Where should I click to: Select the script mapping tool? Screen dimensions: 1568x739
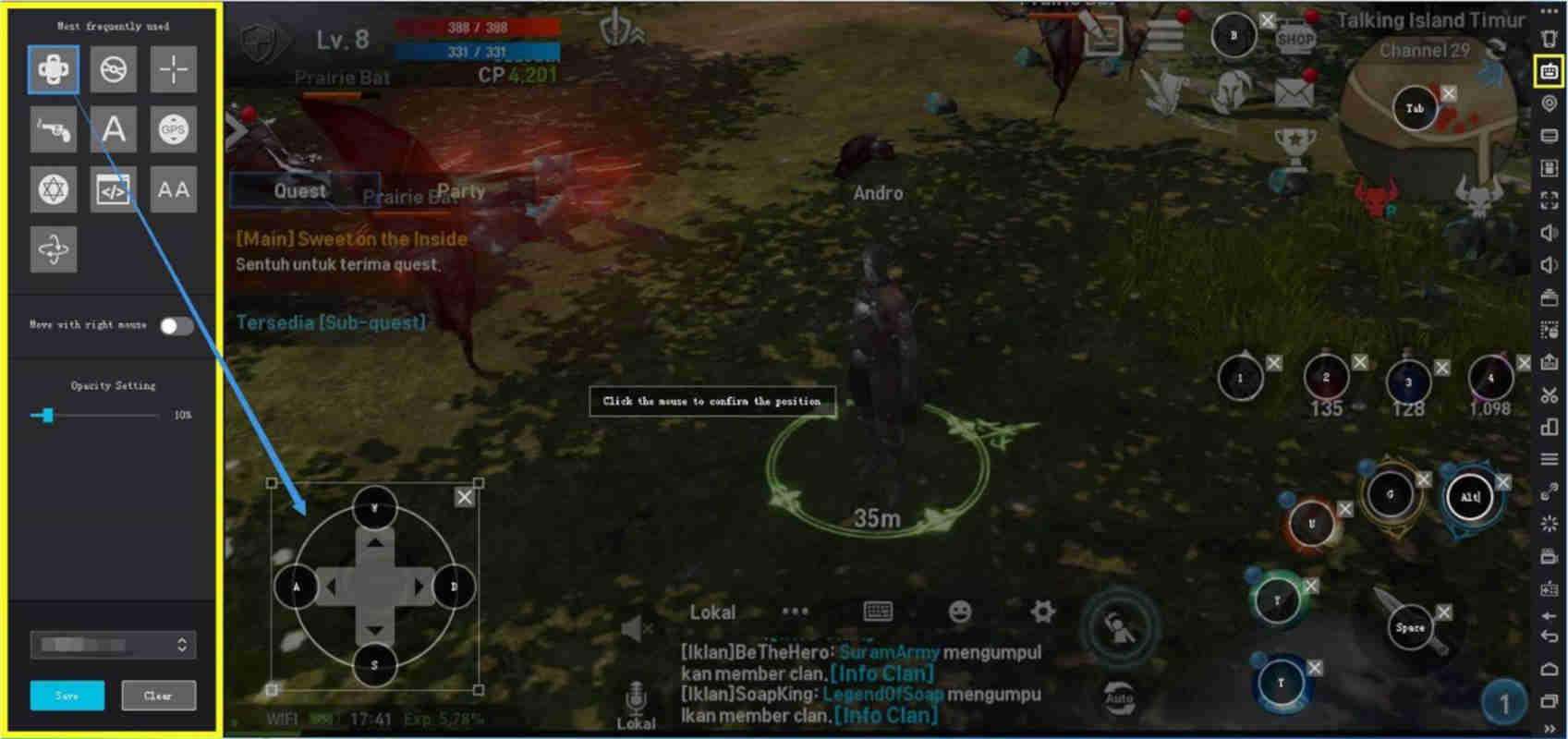[x=112, y=189]
